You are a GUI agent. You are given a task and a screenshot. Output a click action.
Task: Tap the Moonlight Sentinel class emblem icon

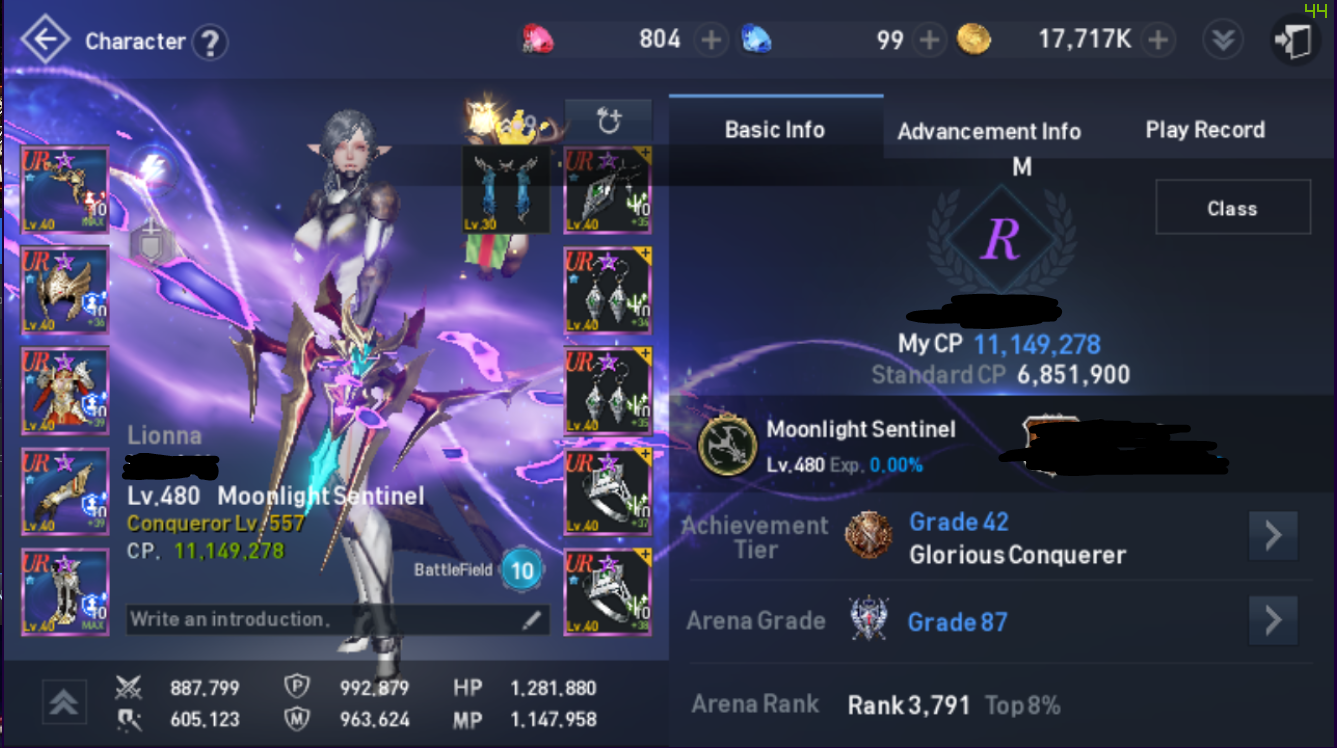[725, 443]
